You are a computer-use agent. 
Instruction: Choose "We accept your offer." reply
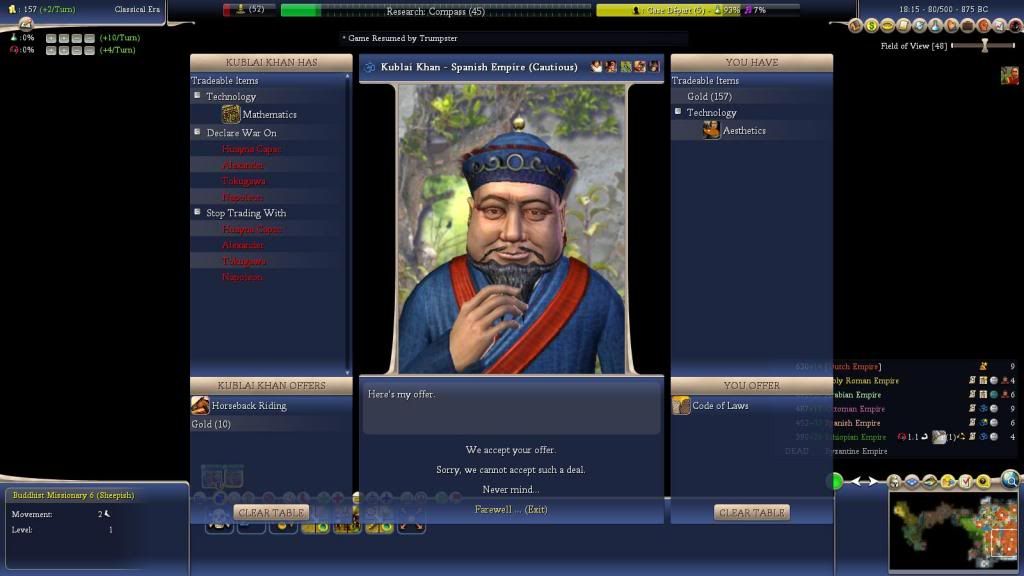pyautogui.click(x=510, y=450)
